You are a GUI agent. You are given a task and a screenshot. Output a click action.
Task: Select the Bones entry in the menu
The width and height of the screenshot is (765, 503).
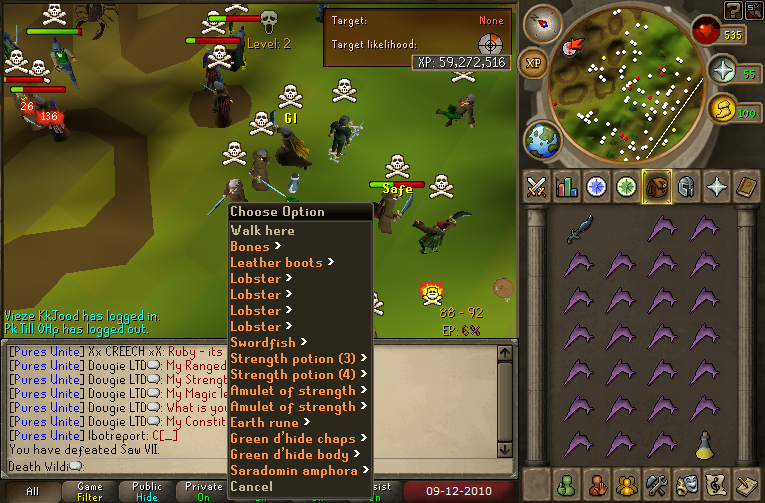pos(250,246)
